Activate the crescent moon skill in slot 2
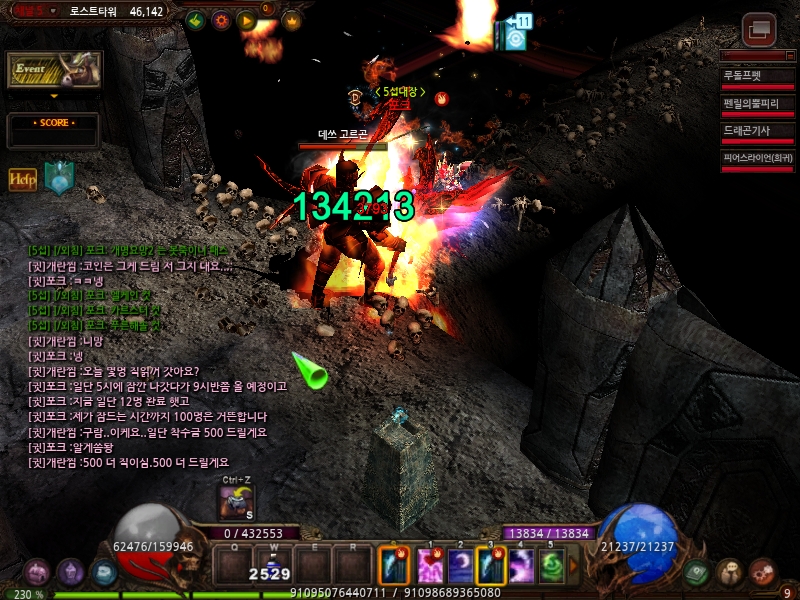This screenshot has height=600, width=800. (x=461, y=567)
